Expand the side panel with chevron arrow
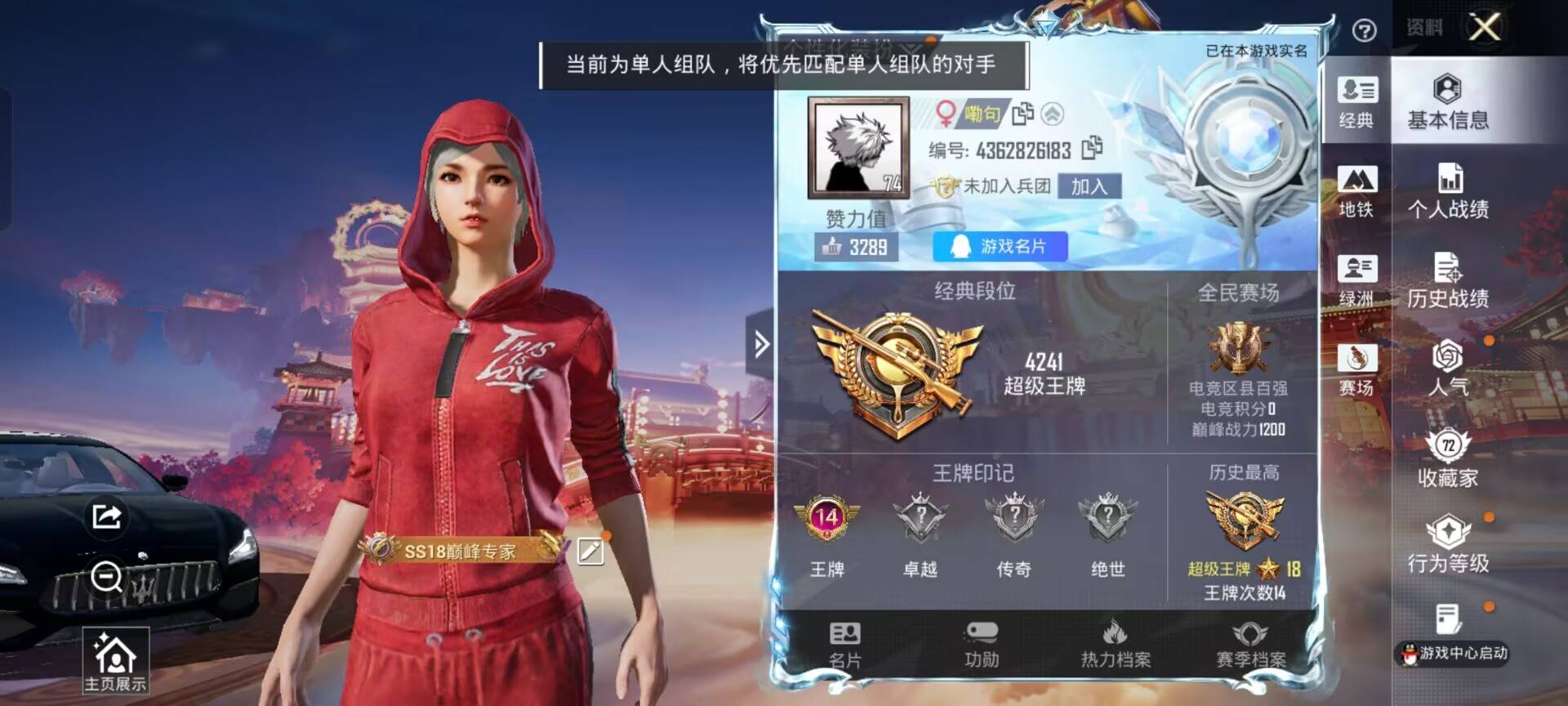Screen dimensions: 1568x706 click(759, 343)
